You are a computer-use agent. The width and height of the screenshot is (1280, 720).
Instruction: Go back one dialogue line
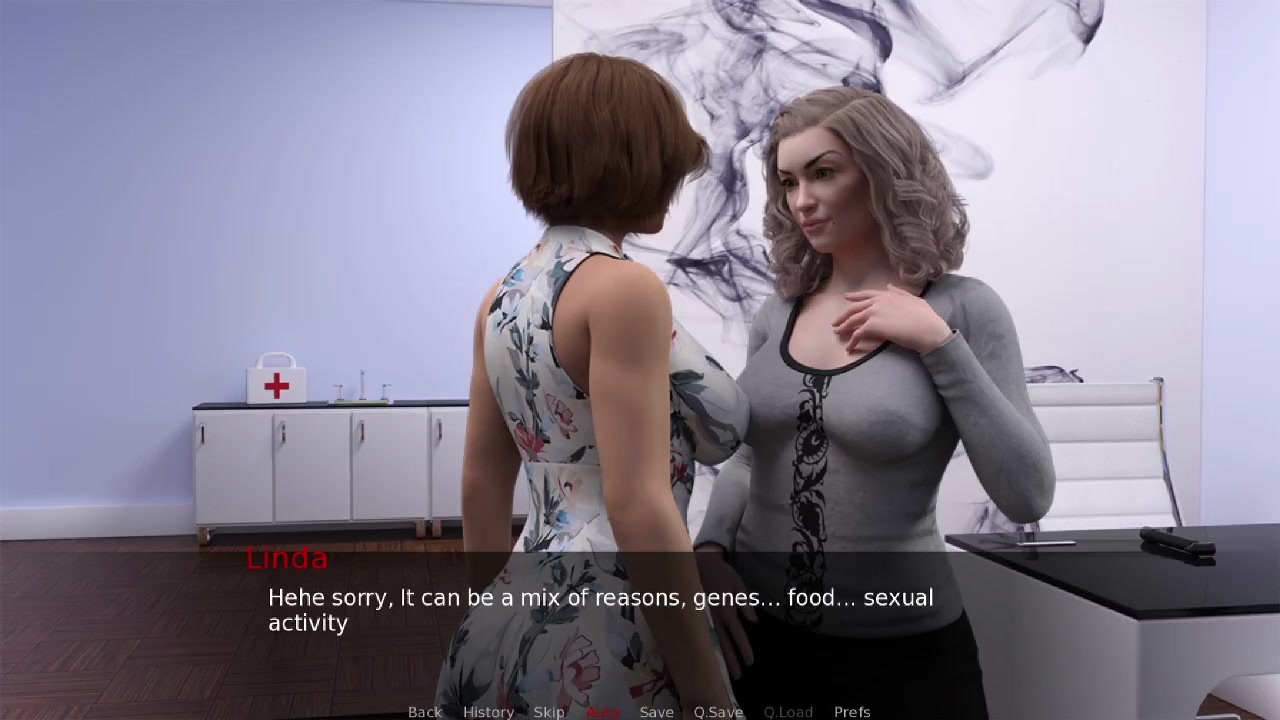tap(425, 712)
